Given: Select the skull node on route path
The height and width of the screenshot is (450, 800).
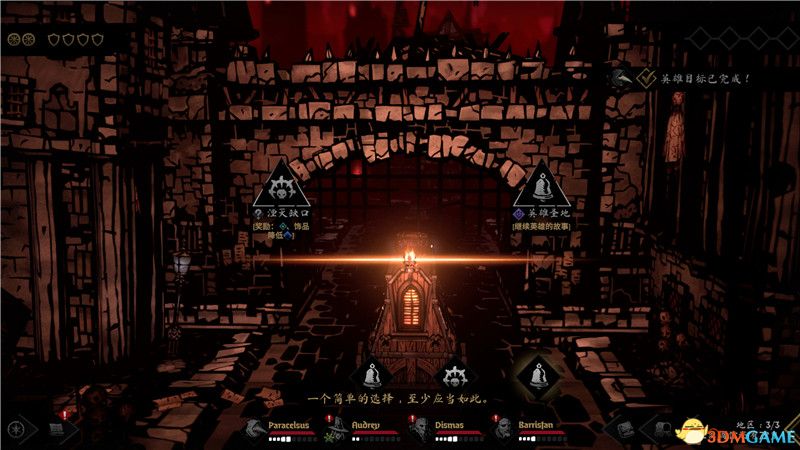Looking at the screenshot, I should (453, 376).
